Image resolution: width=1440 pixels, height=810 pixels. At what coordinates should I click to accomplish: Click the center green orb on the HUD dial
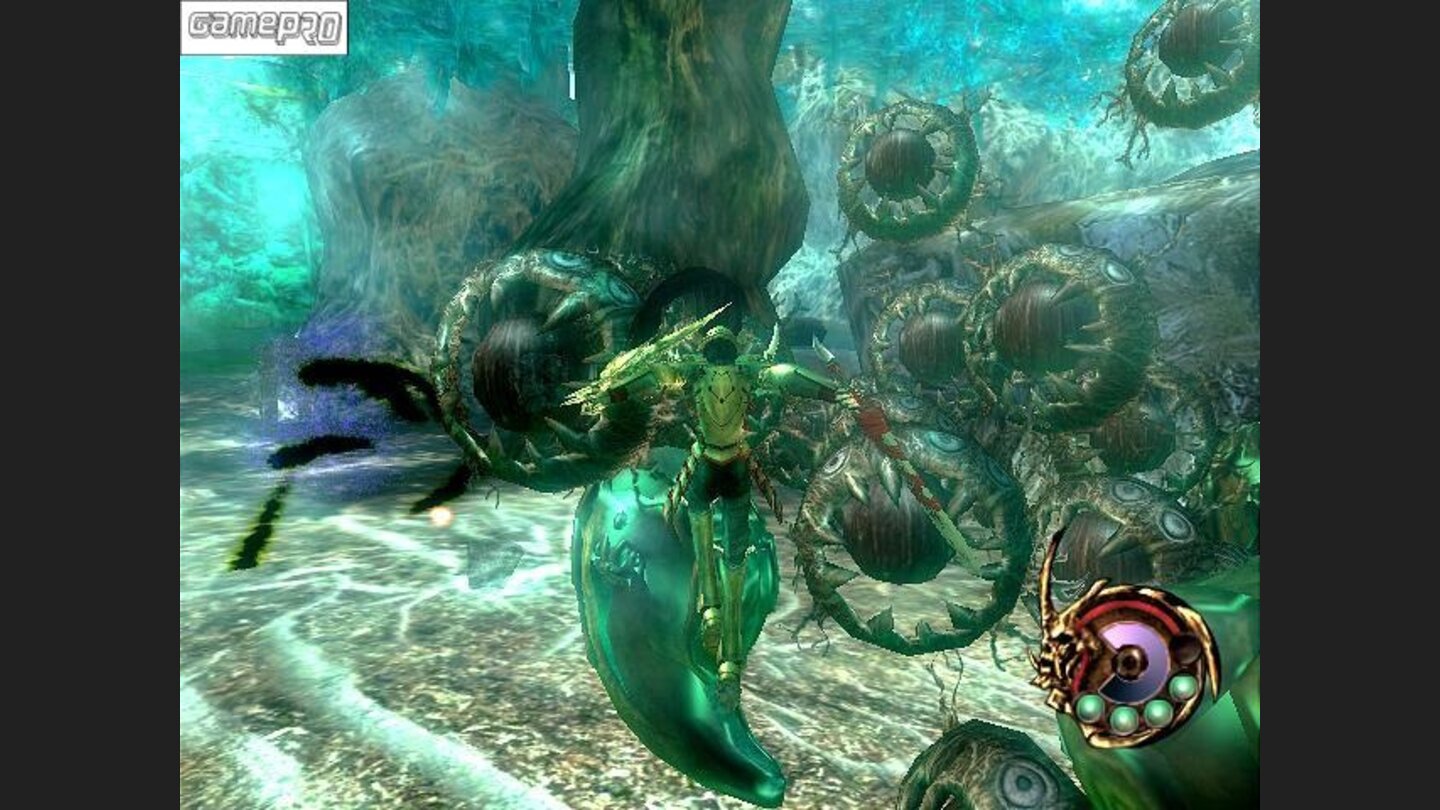[1157, 712]
